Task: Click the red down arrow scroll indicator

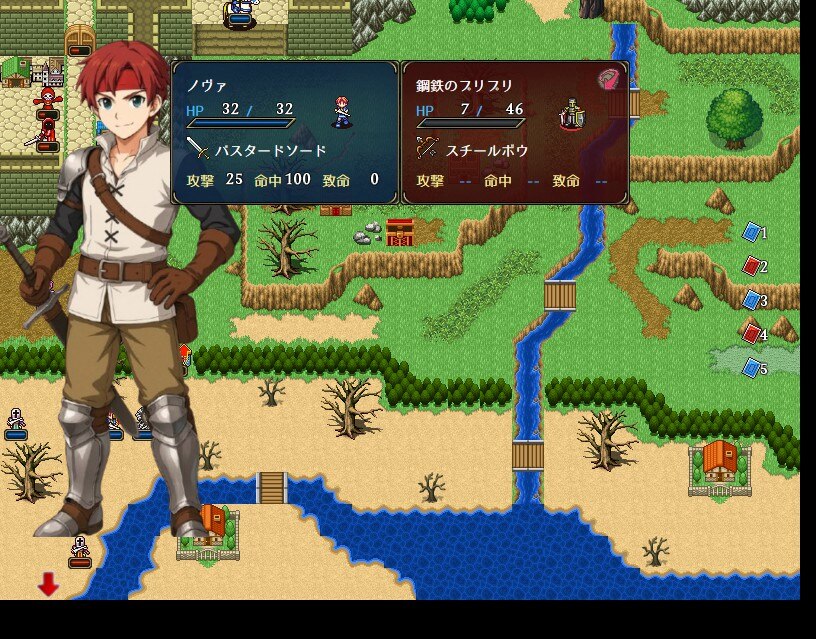Action: tap(48, 584)
